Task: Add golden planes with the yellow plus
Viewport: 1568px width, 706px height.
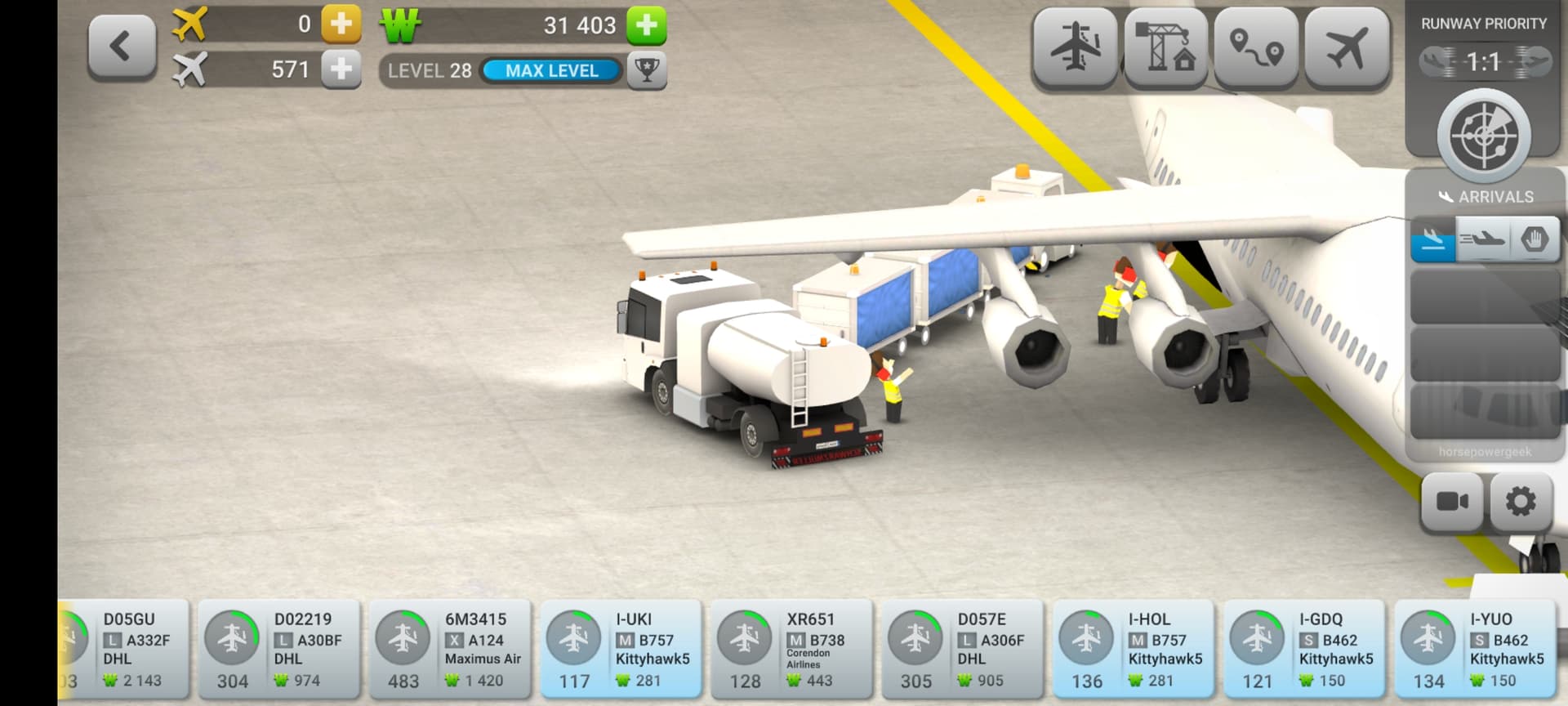Action: point(341,25)
